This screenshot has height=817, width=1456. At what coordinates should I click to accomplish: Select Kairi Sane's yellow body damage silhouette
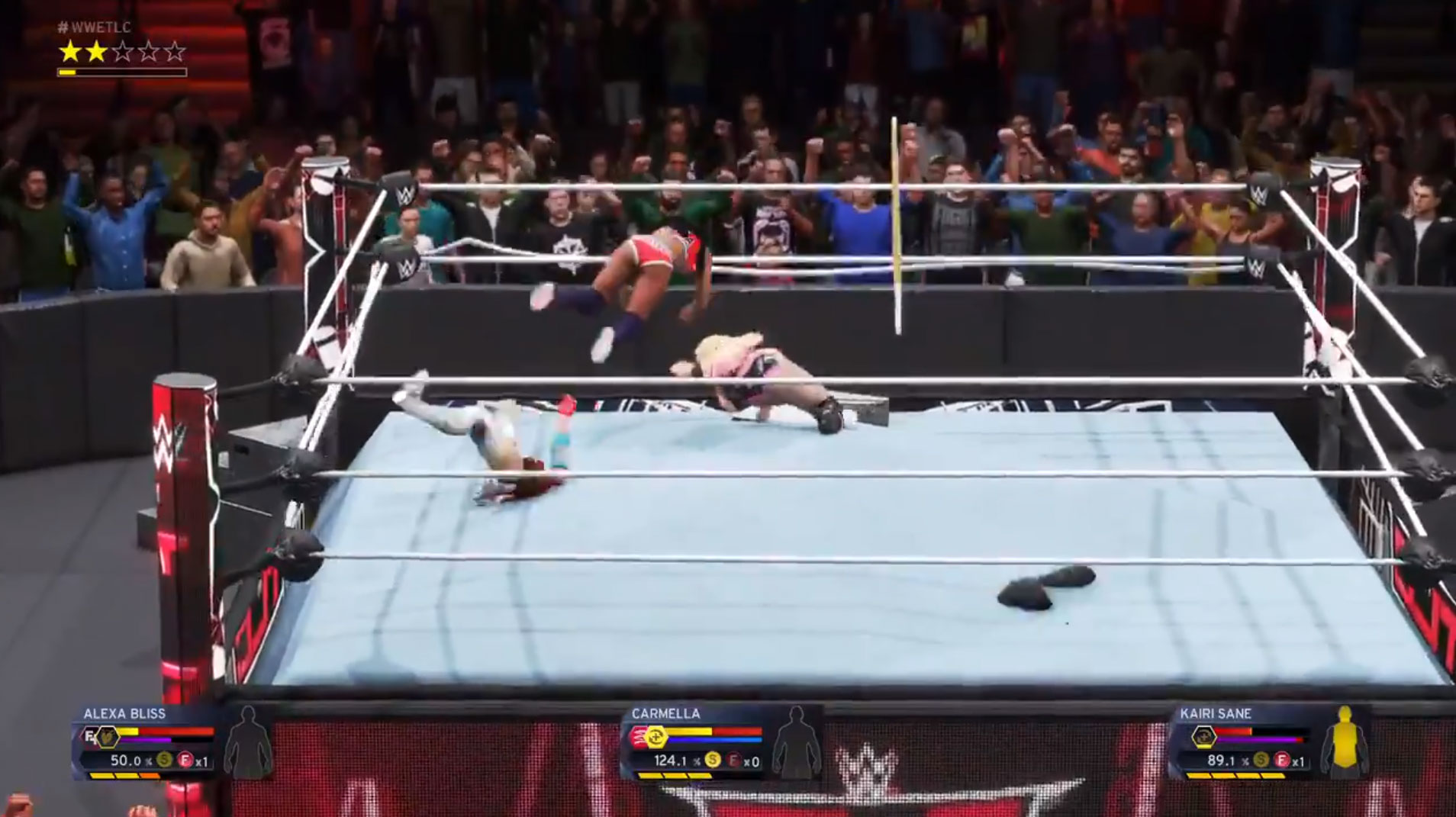1345,741
